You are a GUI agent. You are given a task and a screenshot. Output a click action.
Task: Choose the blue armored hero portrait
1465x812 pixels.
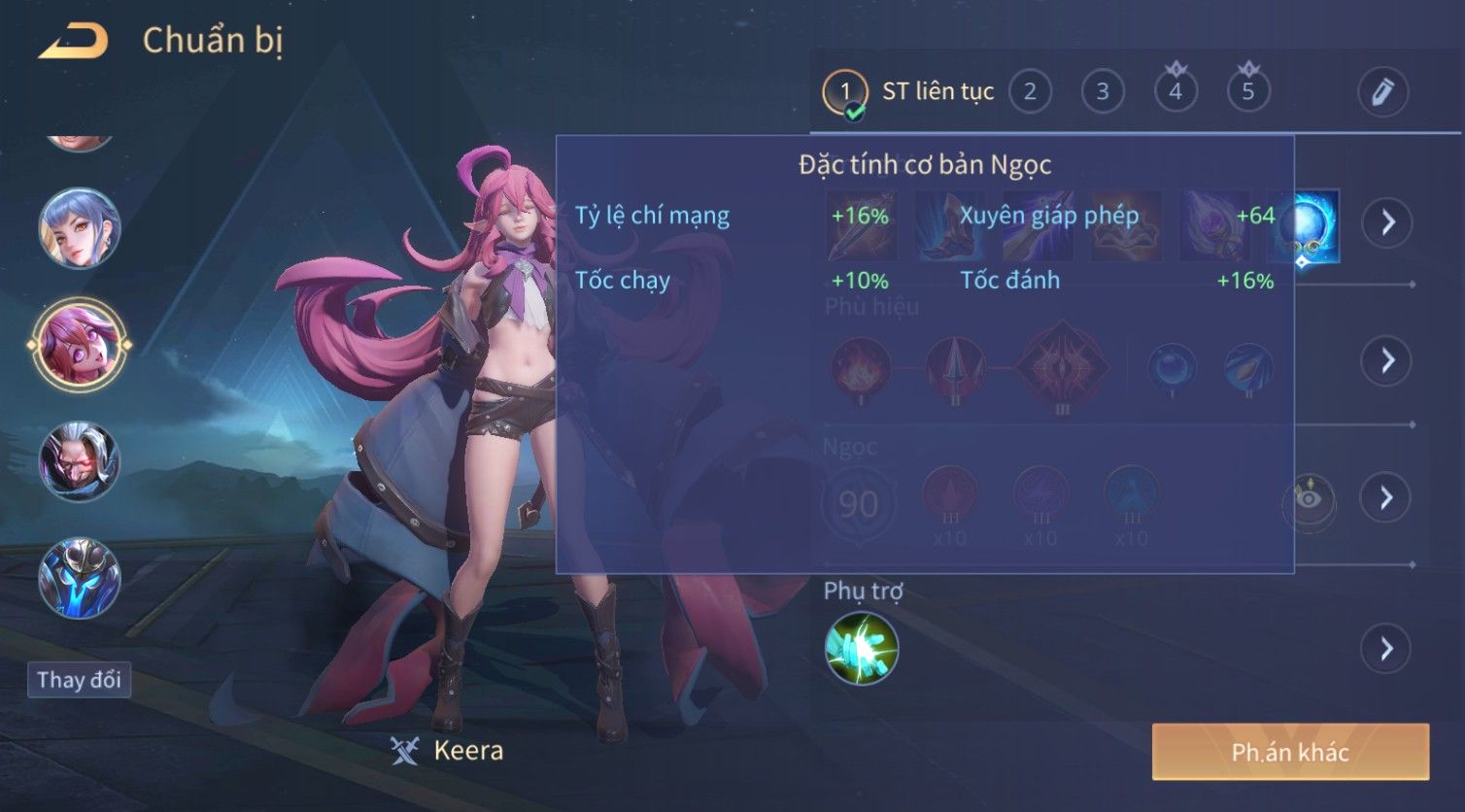tap(80, 578)
